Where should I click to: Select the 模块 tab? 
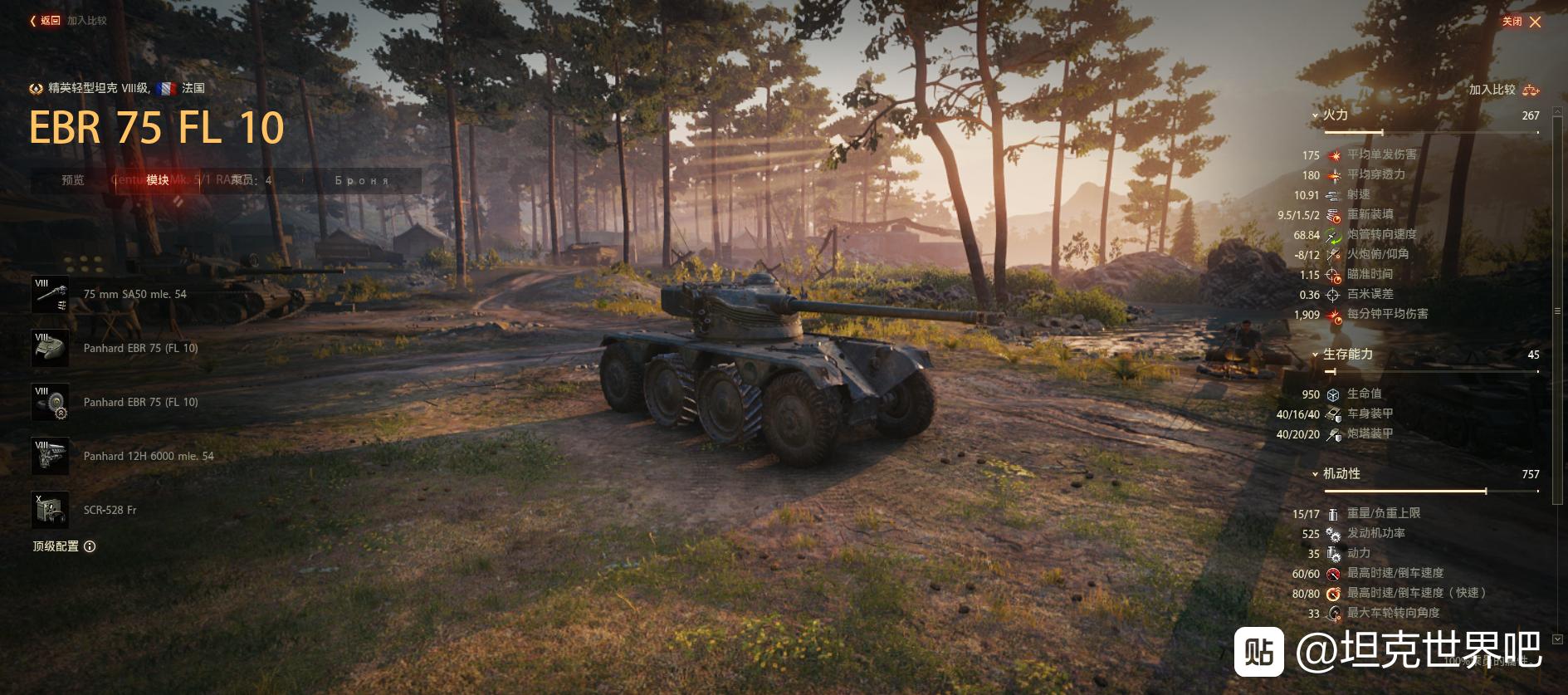click(158, 180)
